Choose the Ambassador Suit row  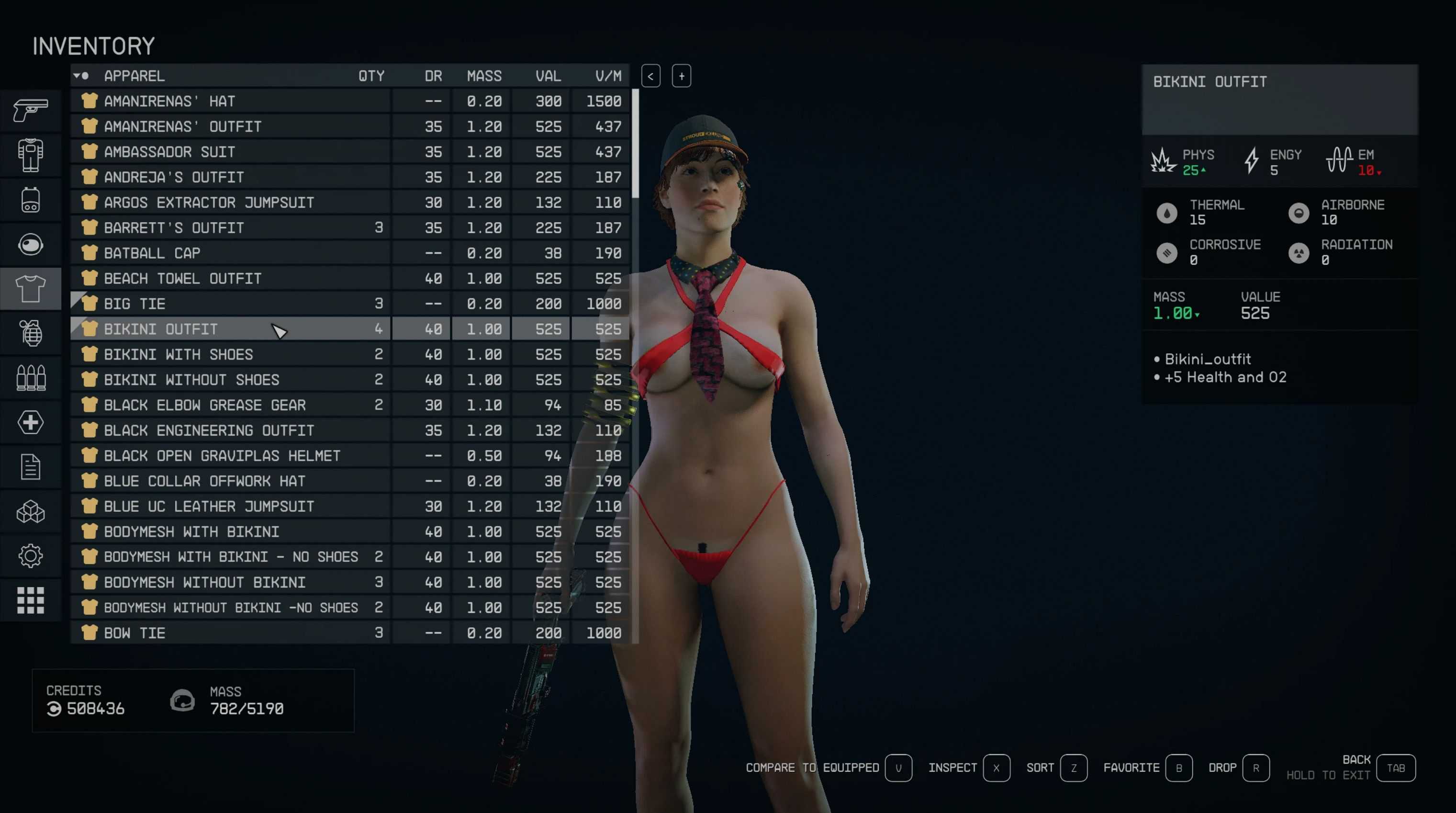[x=169, y=152]
